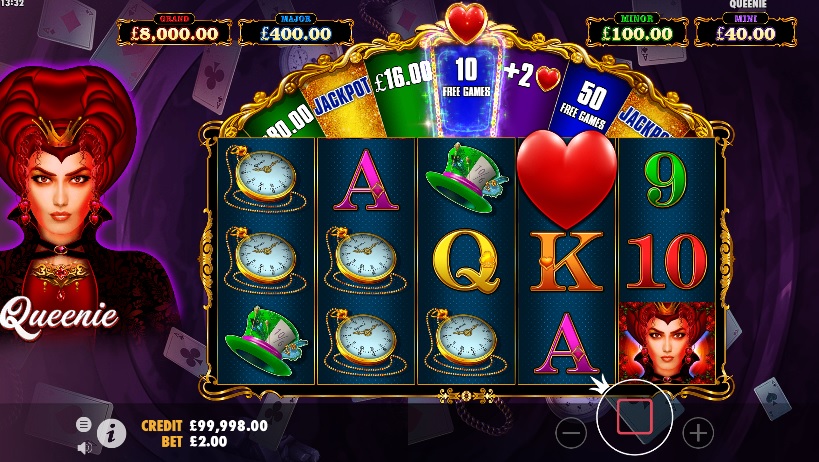Open the hamburger settings menu
Screen dimensions: 819x462
click(84, 424)
